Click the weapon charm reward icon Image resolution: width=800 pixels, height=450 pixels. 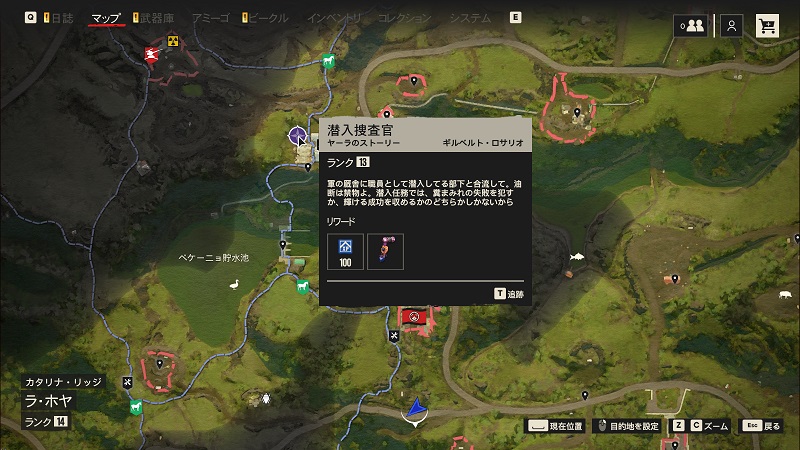pyautogui.click(x=385, y=250)
